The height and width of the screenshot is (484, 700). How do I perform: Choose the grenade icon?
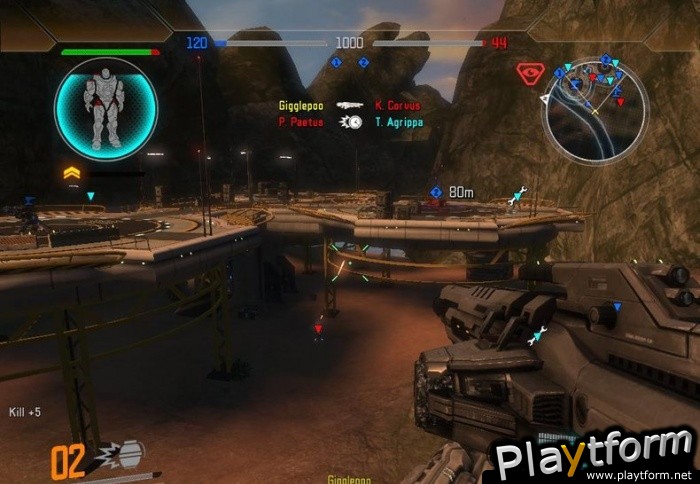tap(126, 456)
